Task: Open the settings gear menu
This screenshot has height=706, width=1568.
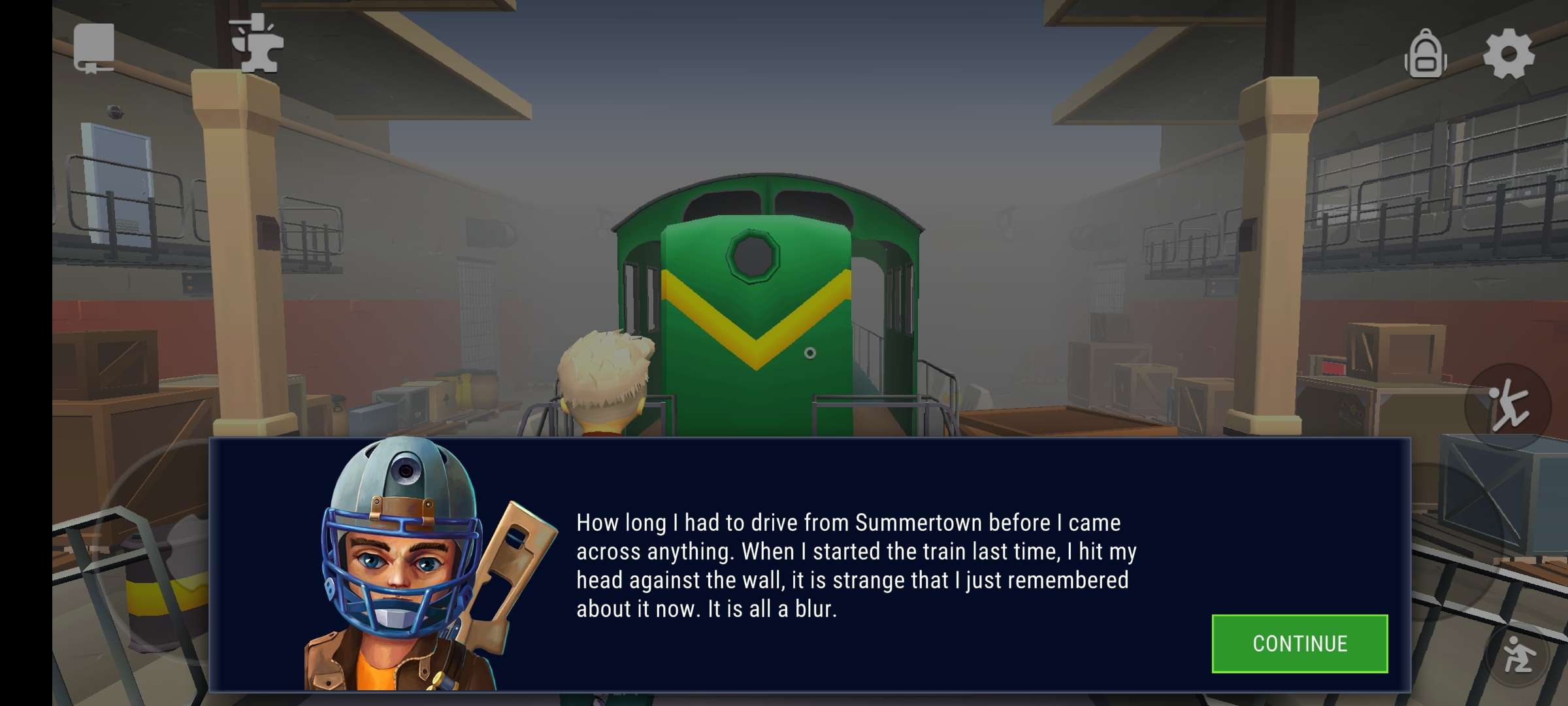Action: point(1508,54)
